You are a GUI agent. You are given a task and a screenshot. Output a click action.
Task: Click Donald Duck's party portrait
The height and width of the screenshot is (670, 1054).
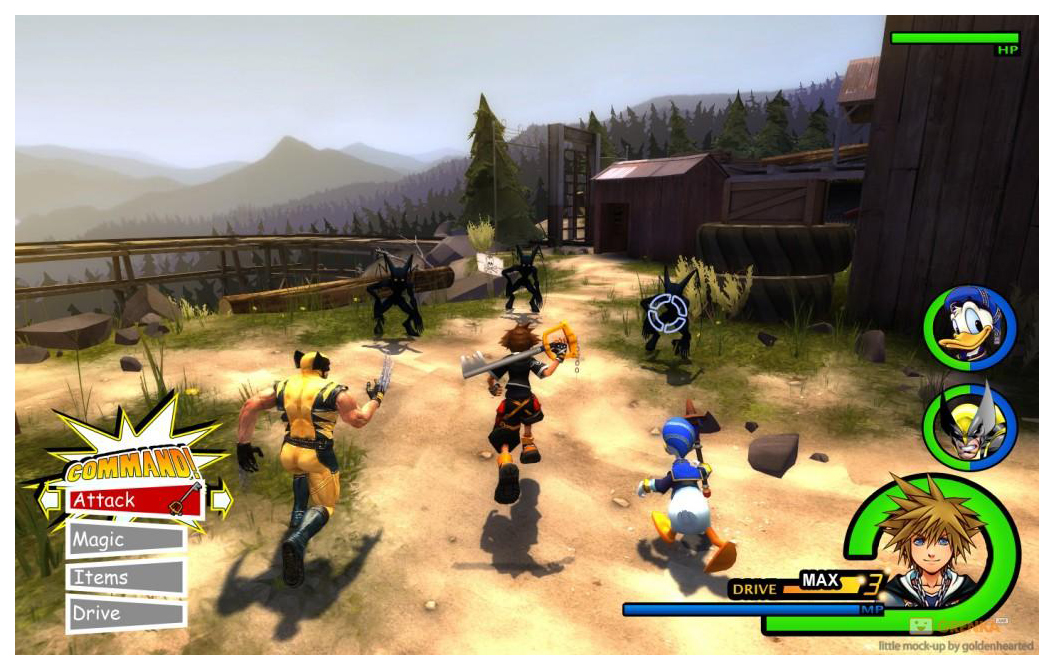(x=968, y=327)
